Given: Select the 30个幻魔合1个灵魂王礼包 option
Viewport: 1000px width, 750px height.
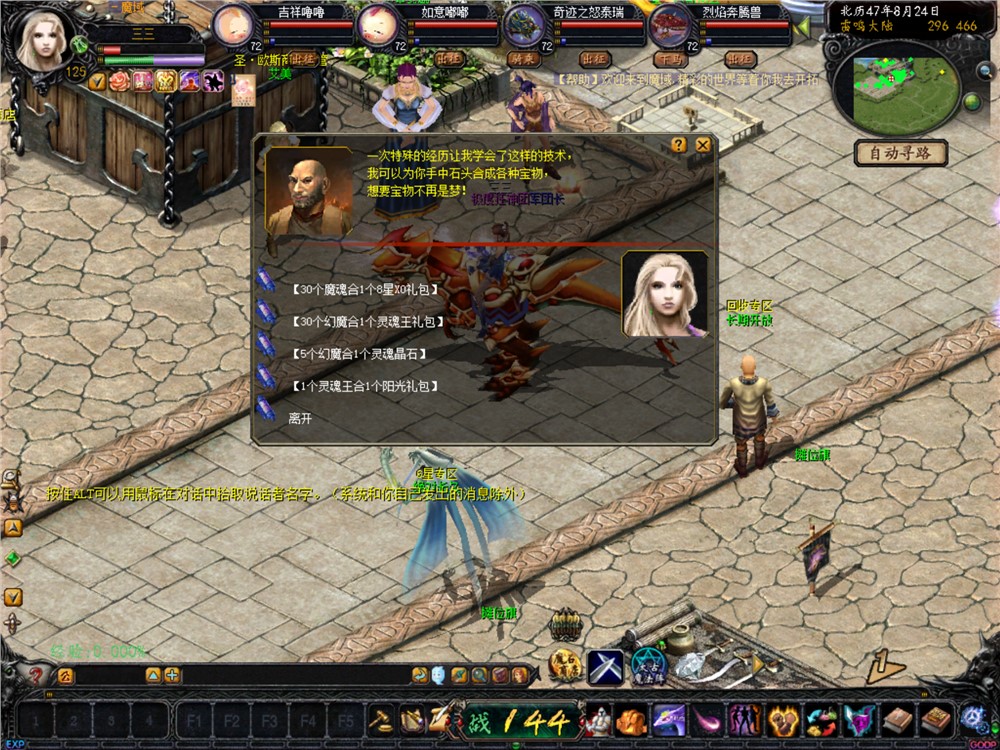Looking at the screenshot, I should [x=366, y=322].
